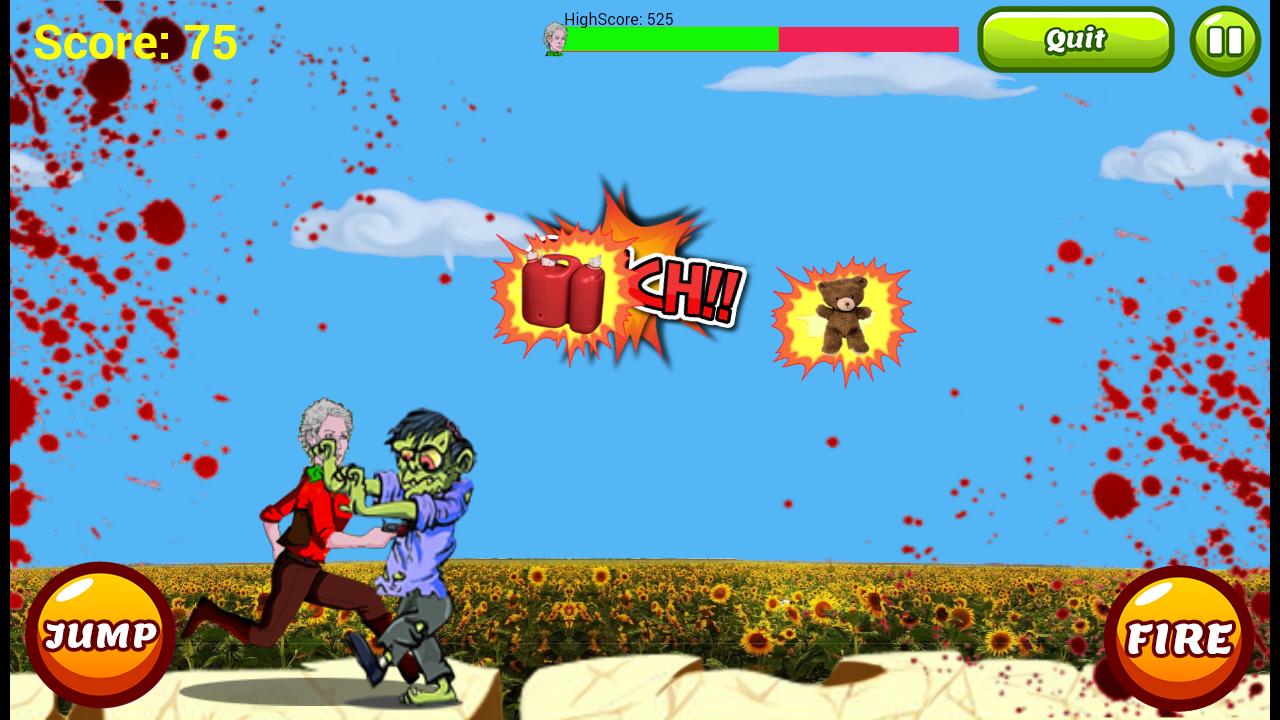Click the Quit button
The image size is (1280, 720).
pos(1075,39)
